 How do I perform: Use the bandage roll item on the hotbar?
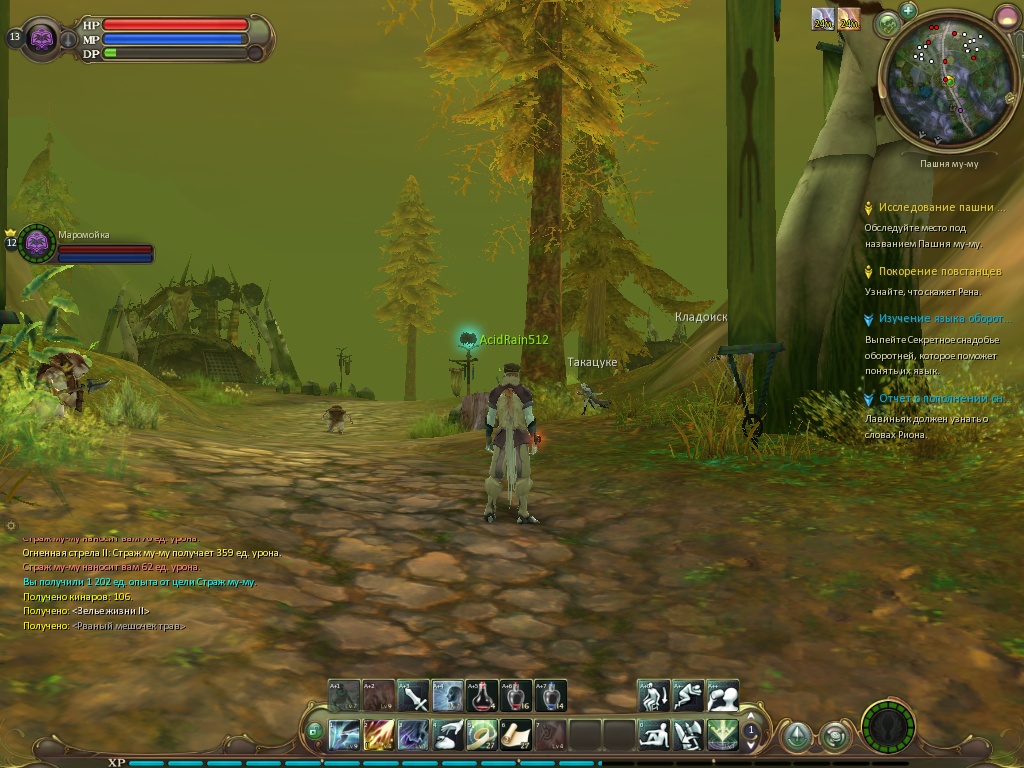482,735
